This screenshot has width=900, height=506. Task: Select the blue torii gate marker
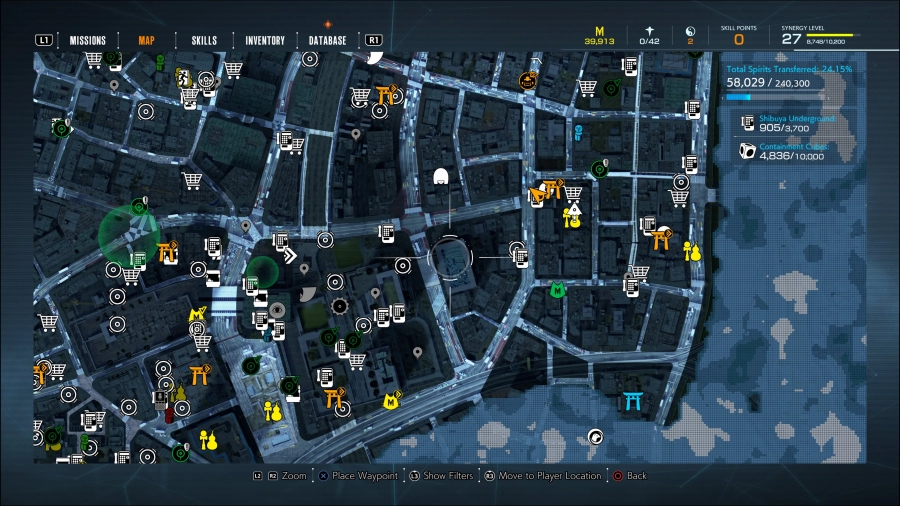(632, 401)
